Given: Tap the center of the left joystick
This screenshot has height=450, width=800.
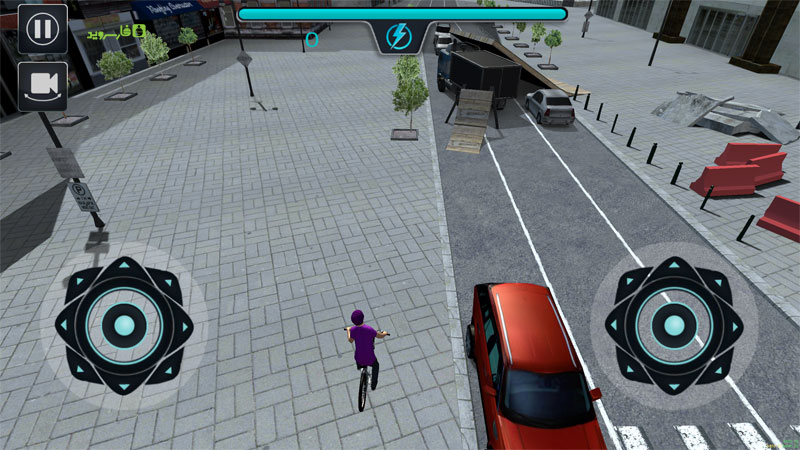Looking at the screenshot, I should click(124, 326).
